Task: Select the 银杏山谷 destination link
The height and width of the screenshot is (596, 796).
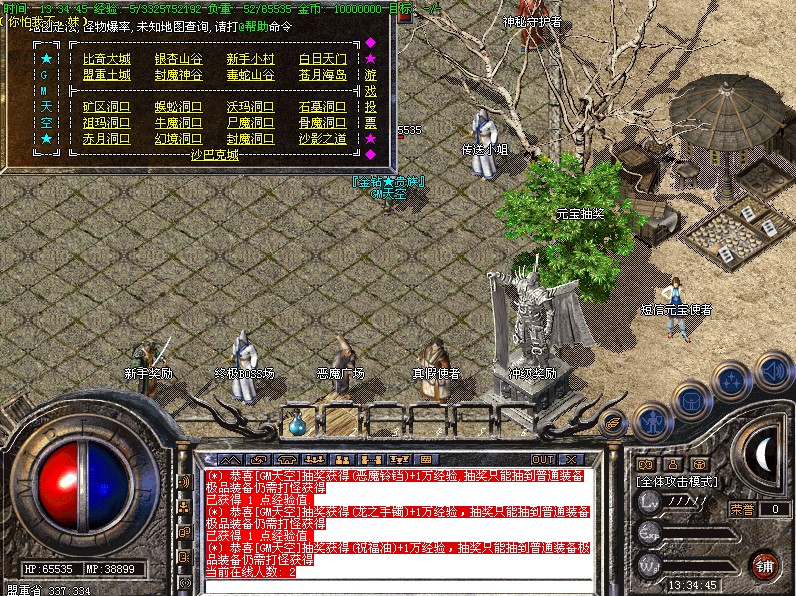Action: [178, 60]
